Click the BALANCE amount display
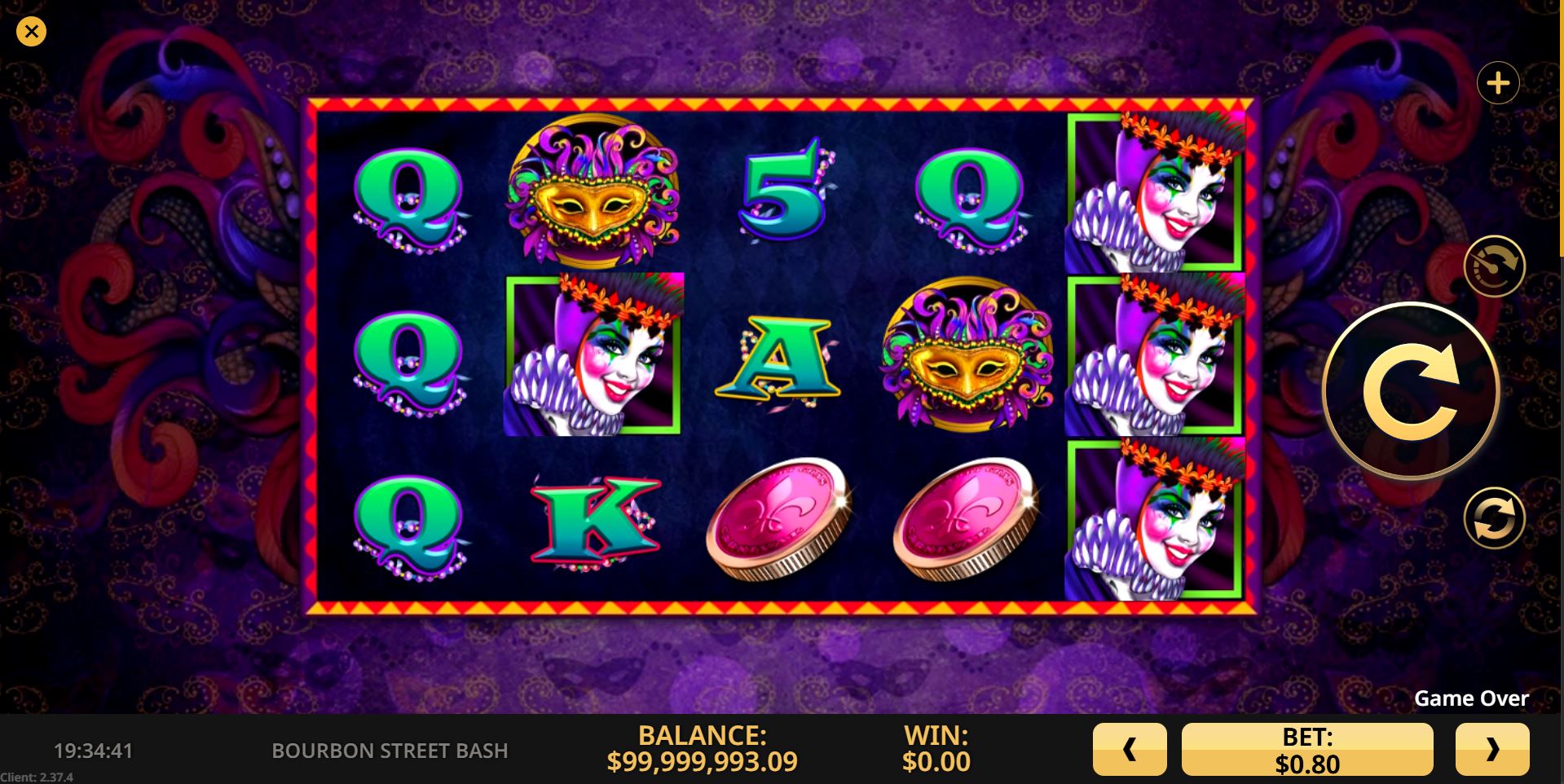The width and height of the screenshot is (1564, 784). (x=704, y=748)
